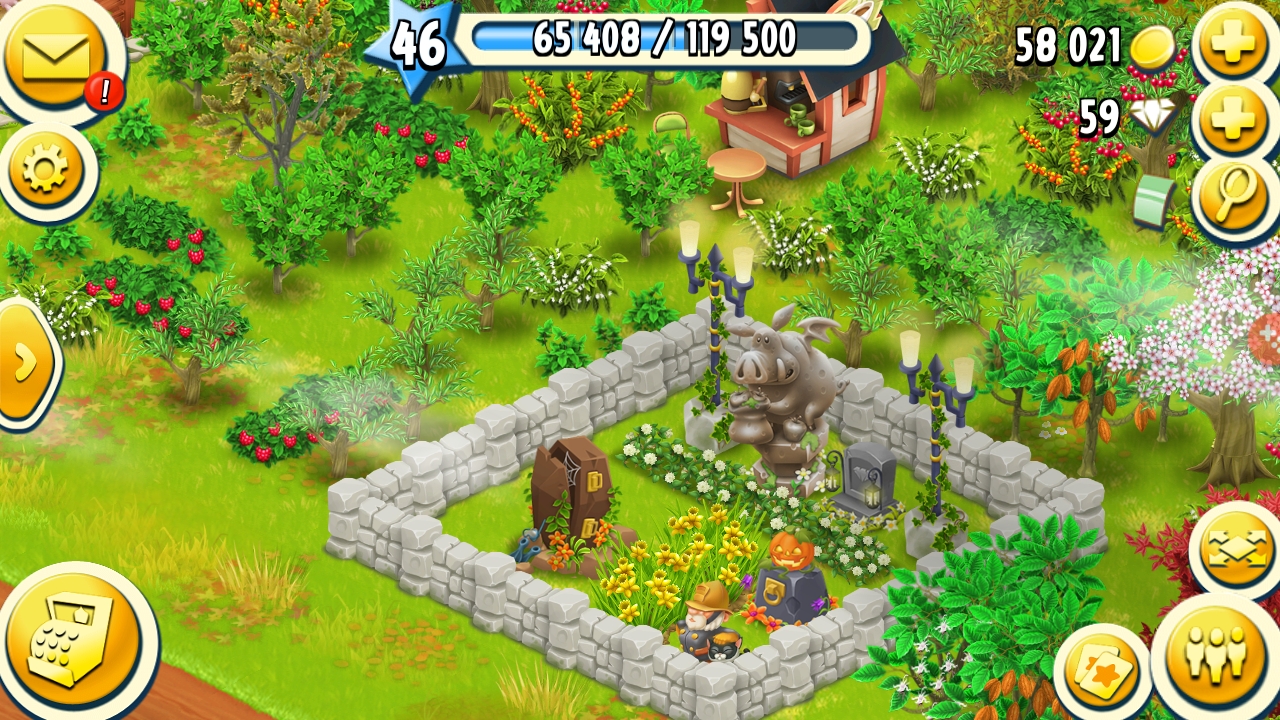Tap the level 46 star badge
The image size is (1280, 720).
(x=415, y=42)
